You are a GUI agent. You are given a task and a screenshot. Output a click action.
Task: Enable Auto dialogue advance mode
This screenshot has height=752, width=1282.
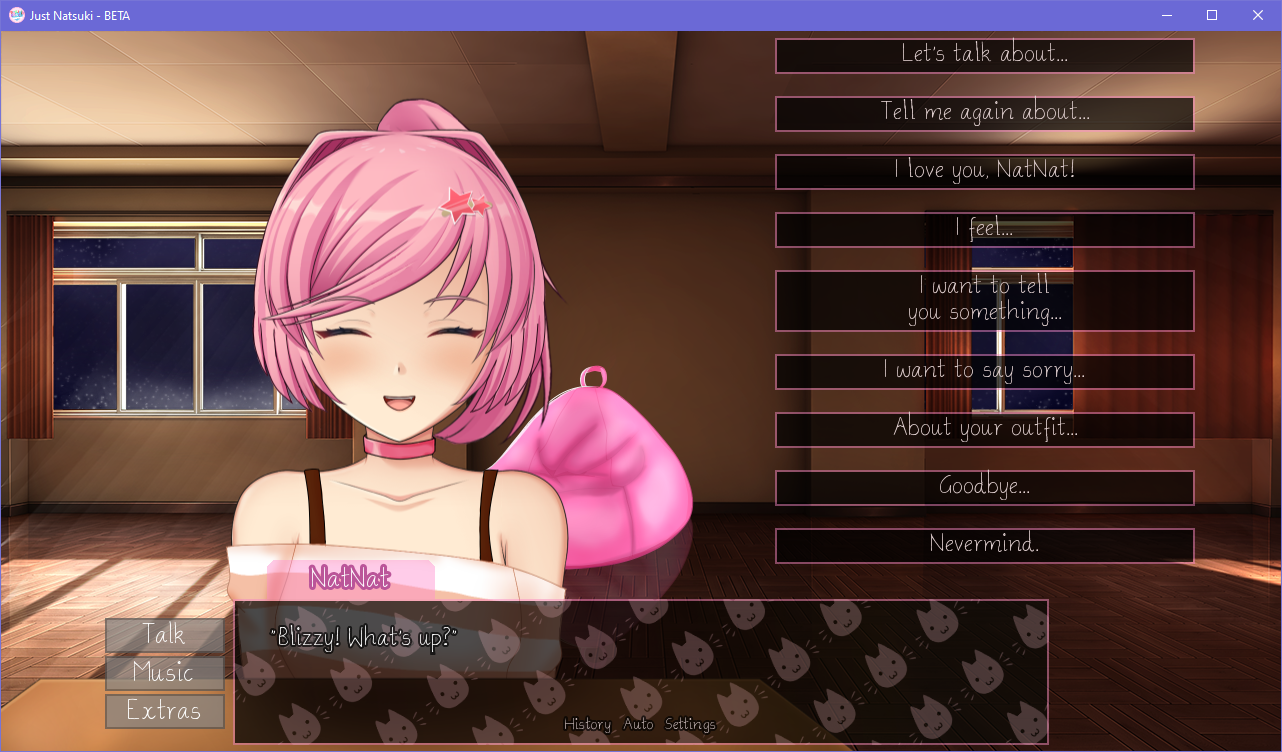[x=639, y=724]
